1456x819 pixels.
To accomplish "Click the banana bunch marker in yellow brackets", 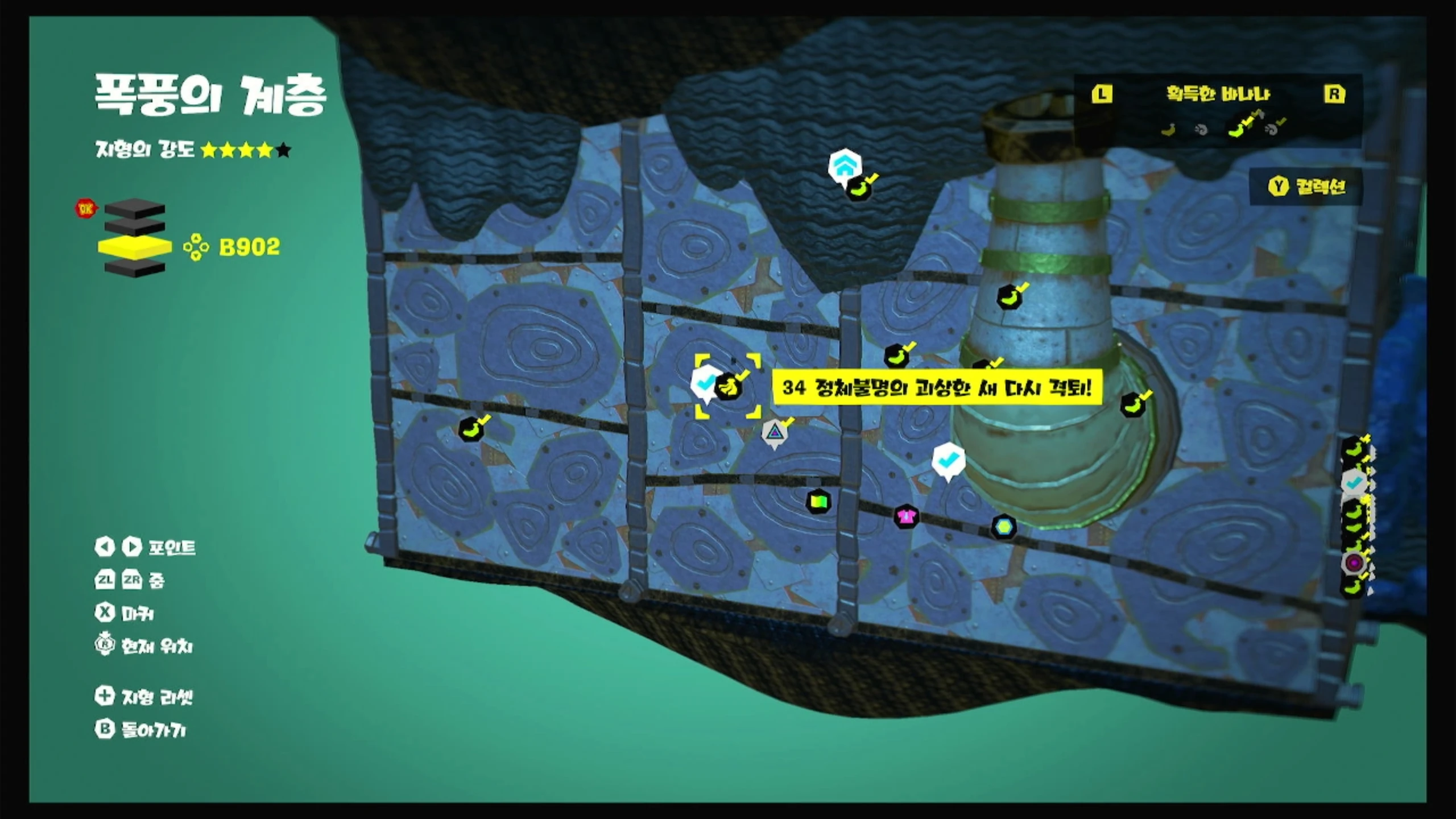I will (x=728, y=388).
